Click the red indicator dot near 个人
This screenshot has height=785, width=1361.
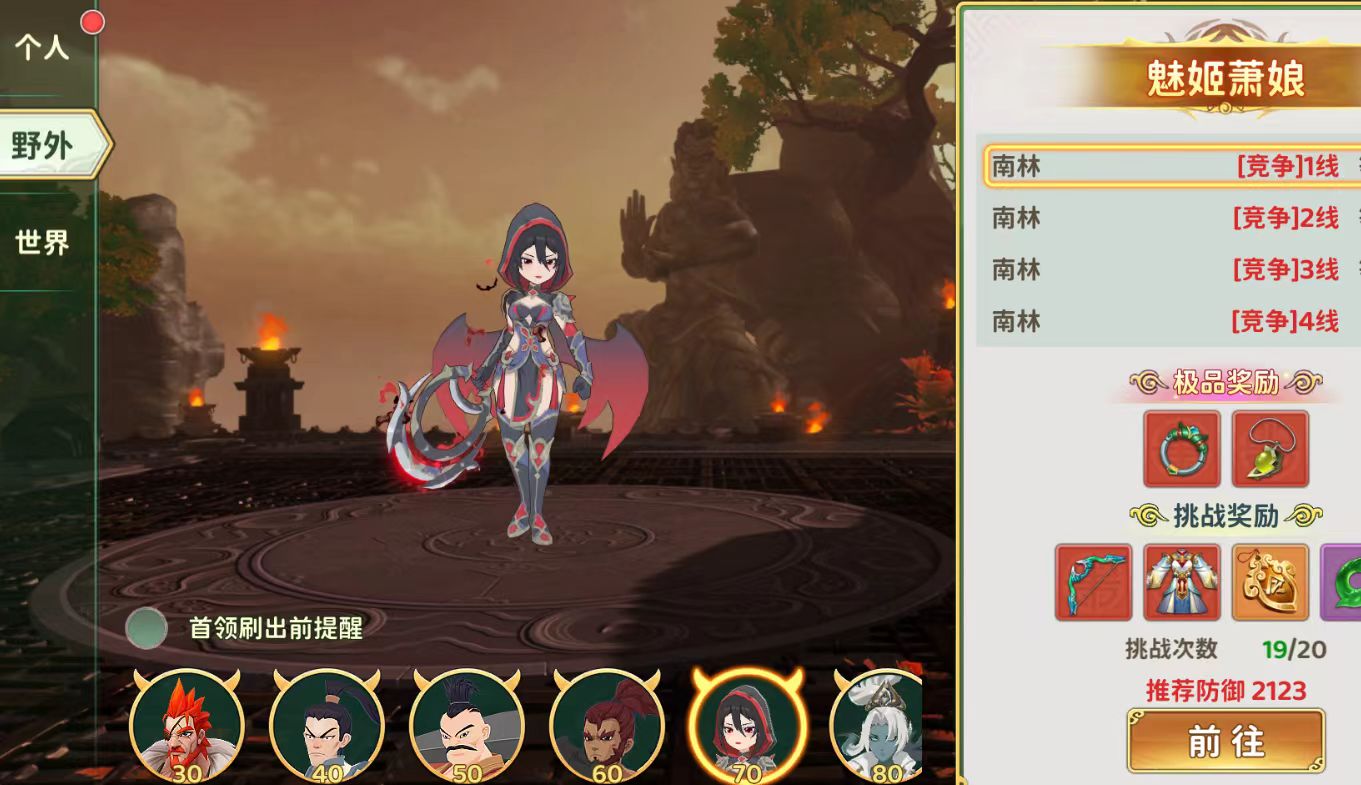click(x=91, y=20)
